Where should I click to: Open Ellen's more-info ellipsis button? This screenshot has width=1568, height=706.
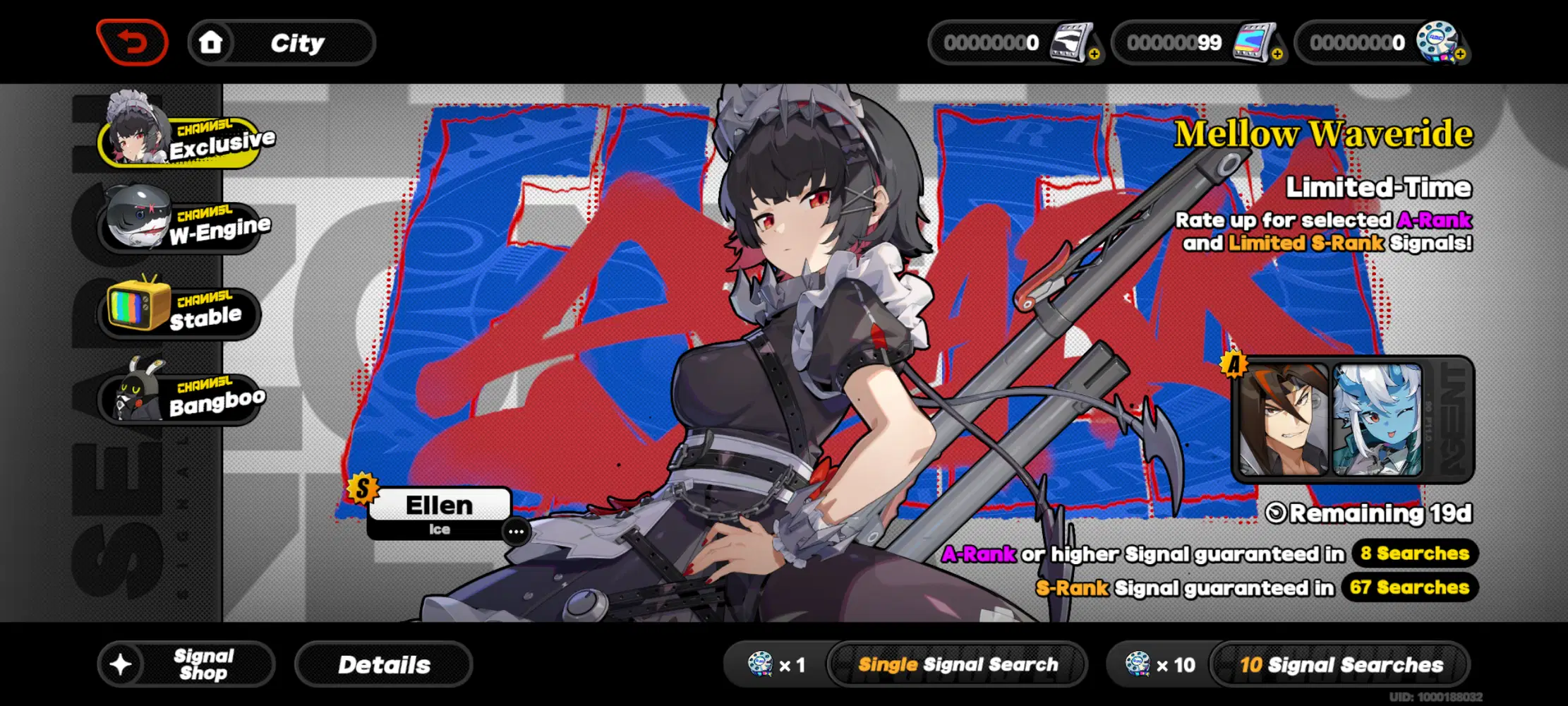click(516, 532)
